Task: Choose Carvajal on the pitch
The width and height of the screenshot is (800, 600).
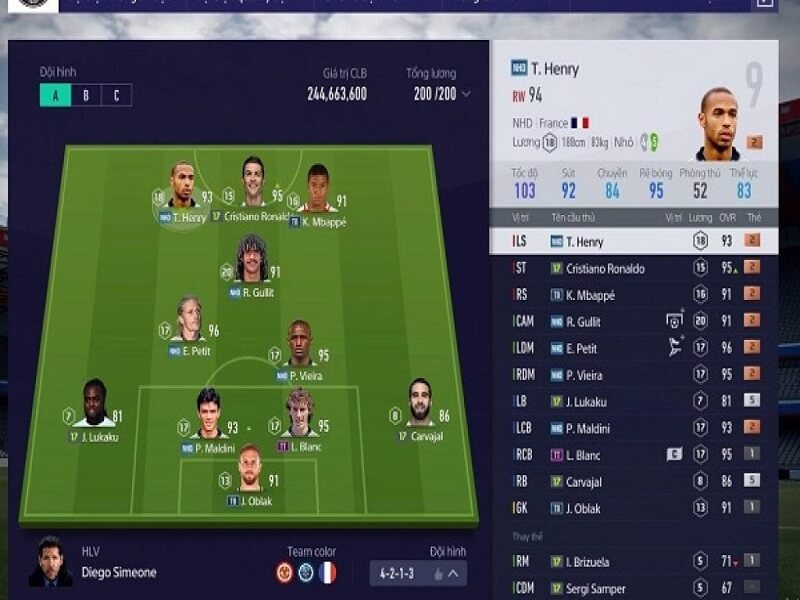Action: click(421, 405)
